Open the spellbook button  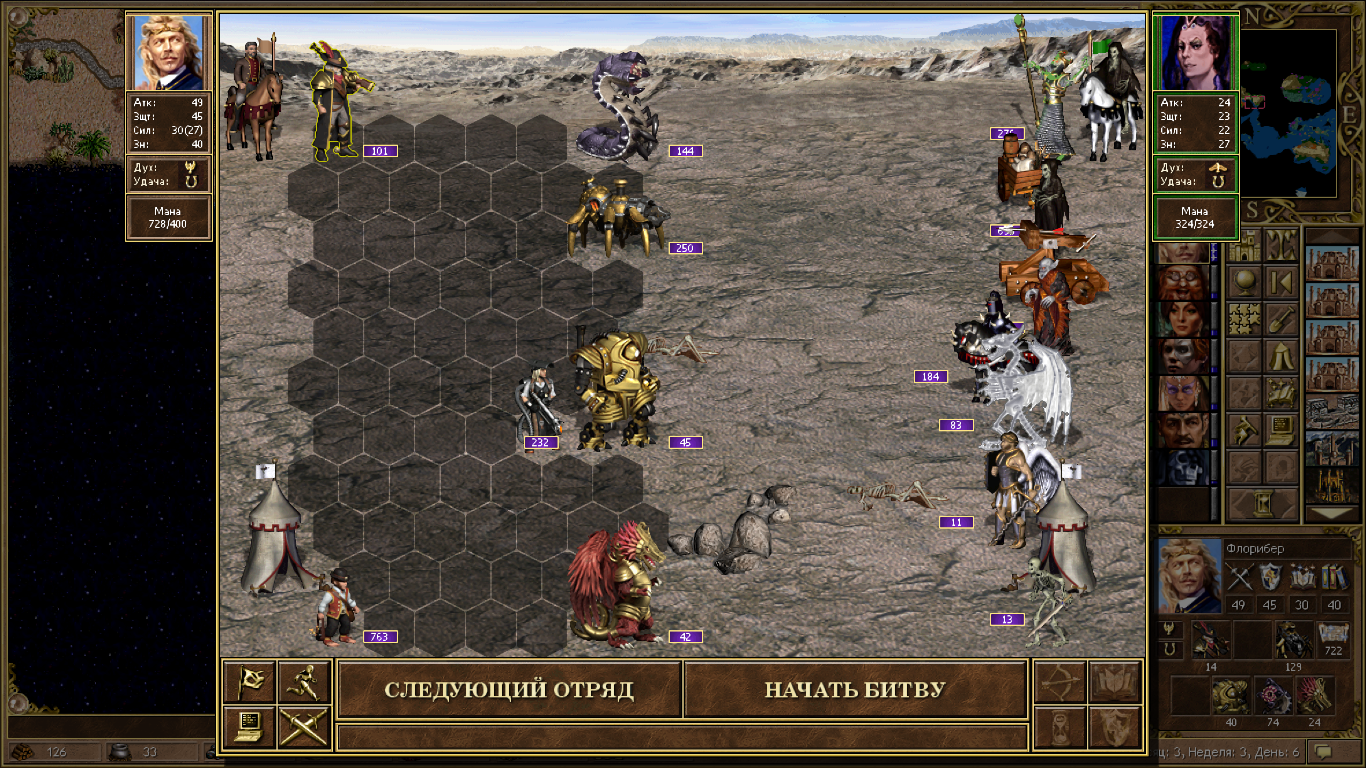tap(1114, 682)
